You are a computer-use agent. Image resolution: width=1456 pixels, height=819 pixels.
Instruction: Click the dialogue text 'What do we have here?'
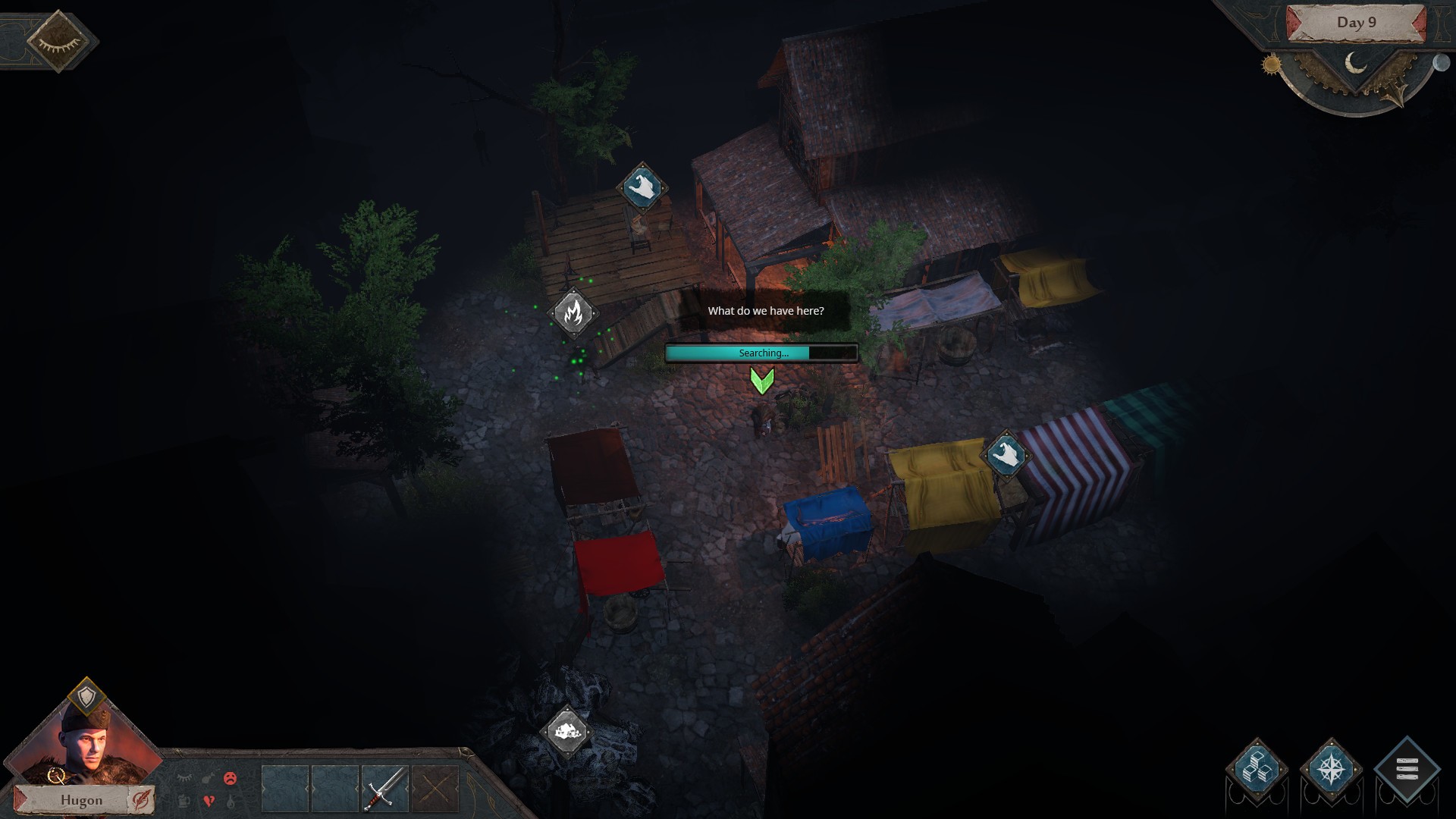(766, 310)
